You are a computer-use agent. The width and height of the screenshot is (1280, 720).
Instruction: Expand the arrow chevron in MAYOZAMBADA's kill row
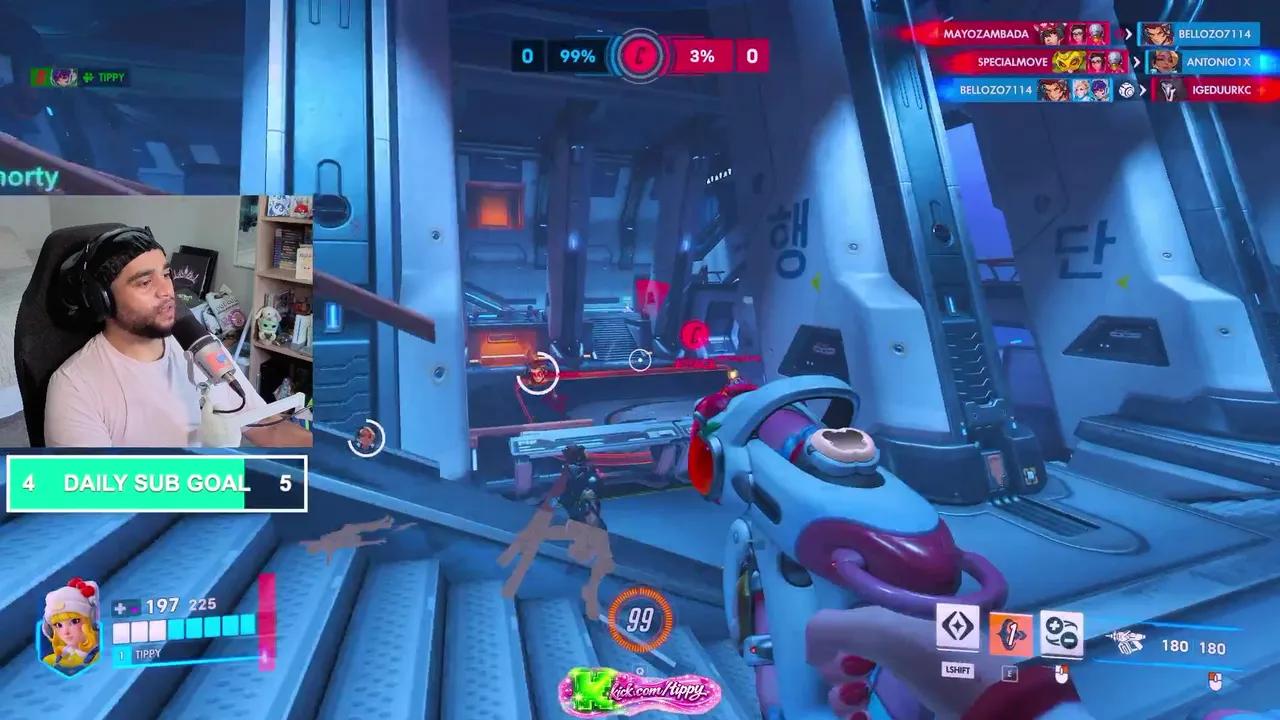coord(1128,33)
